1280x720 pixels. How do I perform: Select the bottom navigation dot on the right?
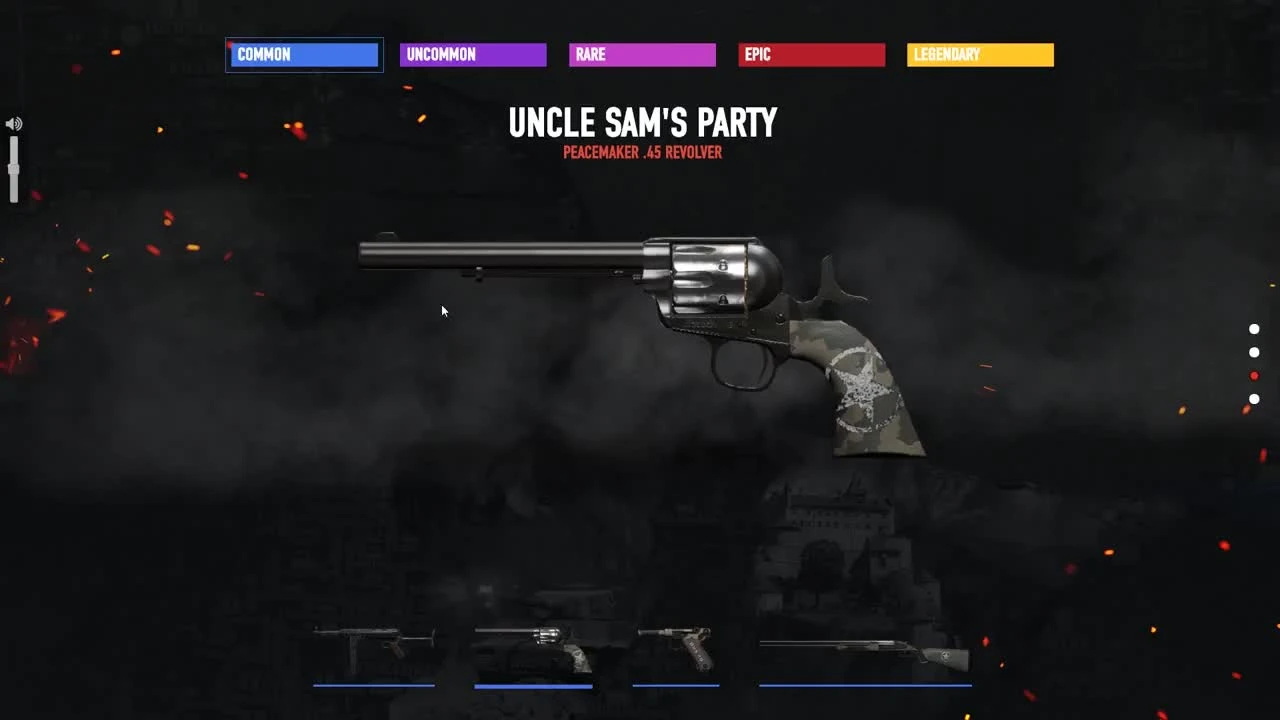[1255, 398]
